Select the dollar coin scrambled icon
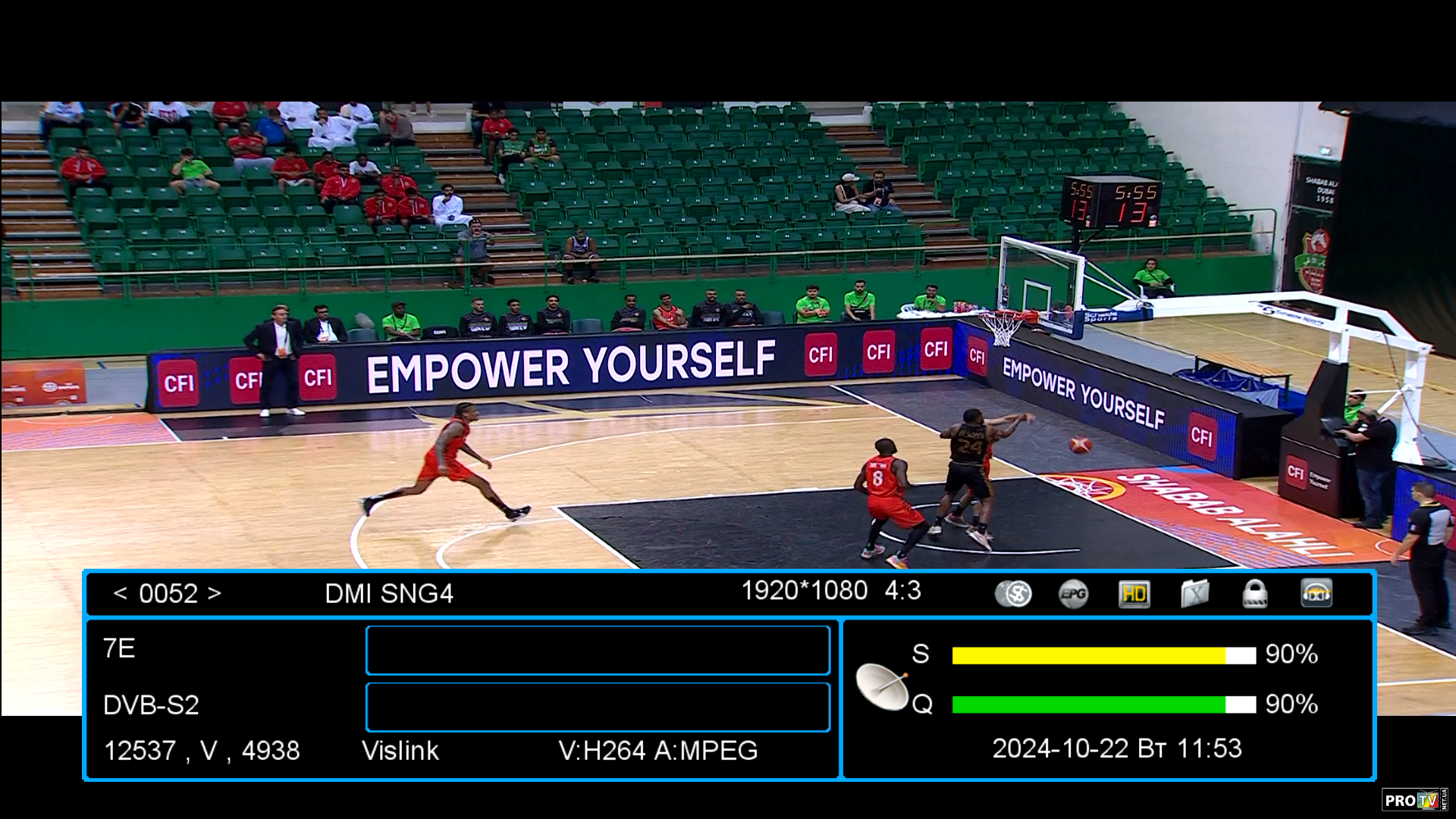Image resolution: width=1456 pixels, height=819 pixels. (x=1013, y=594)
